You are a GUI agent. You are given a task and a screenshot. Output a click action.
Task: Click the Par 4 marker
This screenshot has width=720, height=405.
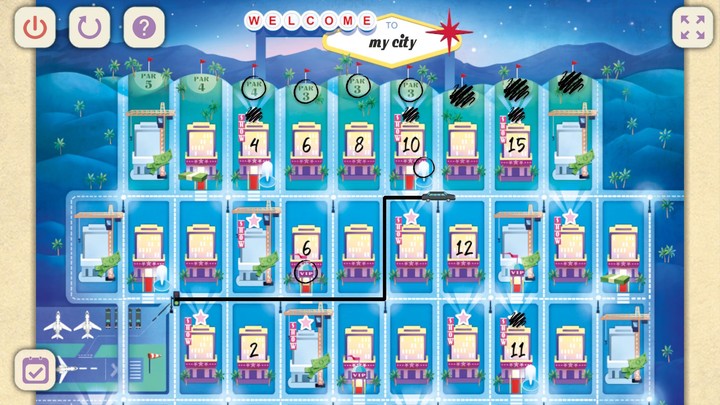coord(201,85)
